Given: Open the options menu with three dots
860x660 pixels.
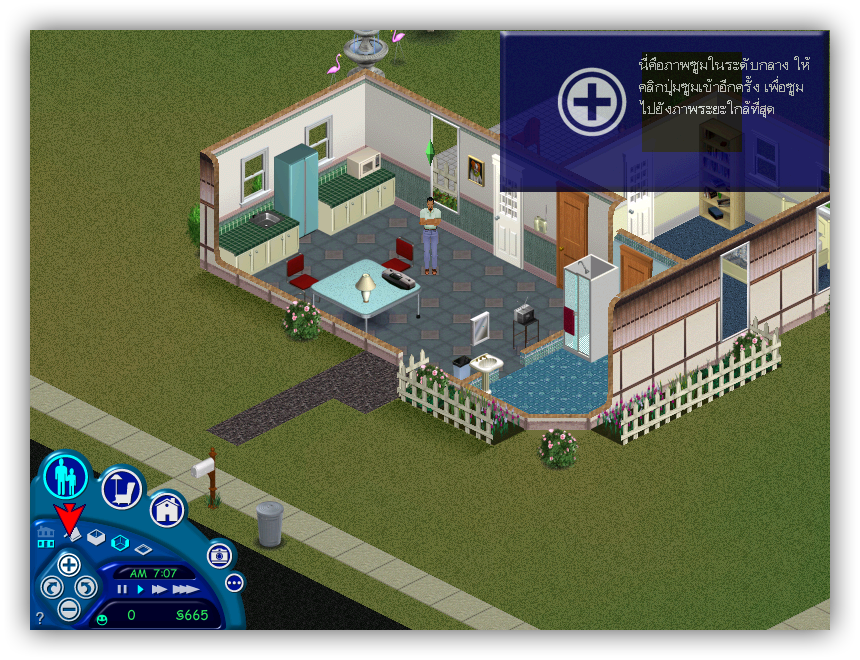Looking at the screenshot, I should [234, 582].
